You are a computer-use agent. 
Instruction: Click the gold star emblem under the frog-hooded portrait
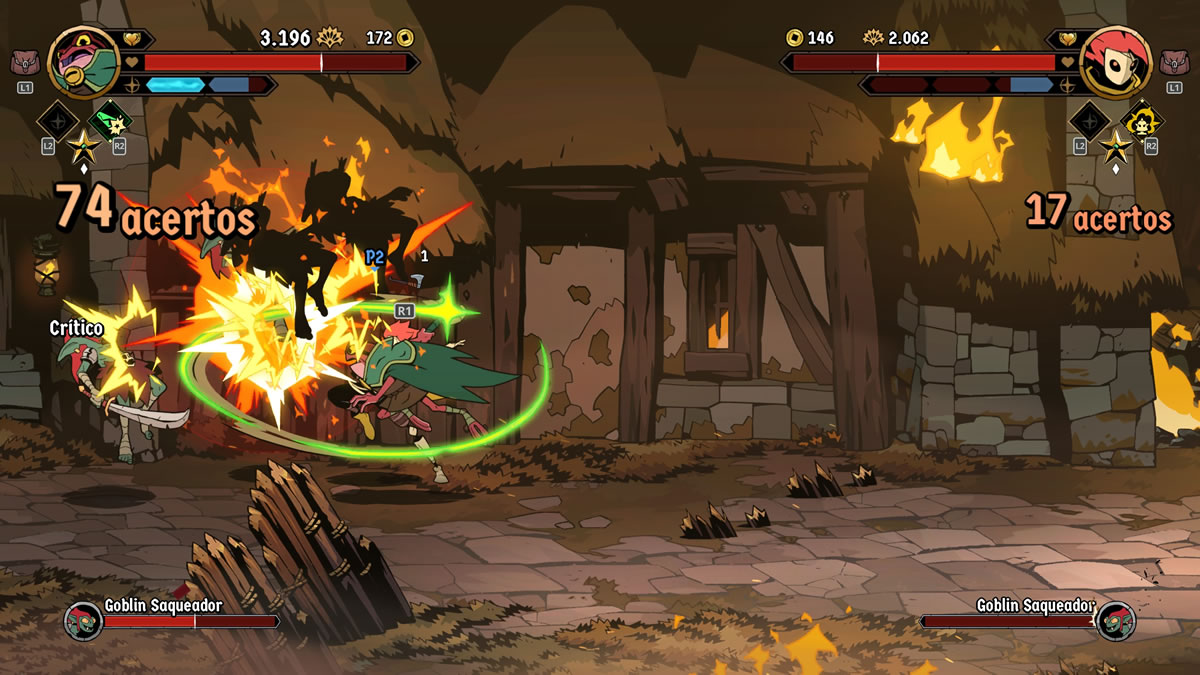tap(82, 148)
